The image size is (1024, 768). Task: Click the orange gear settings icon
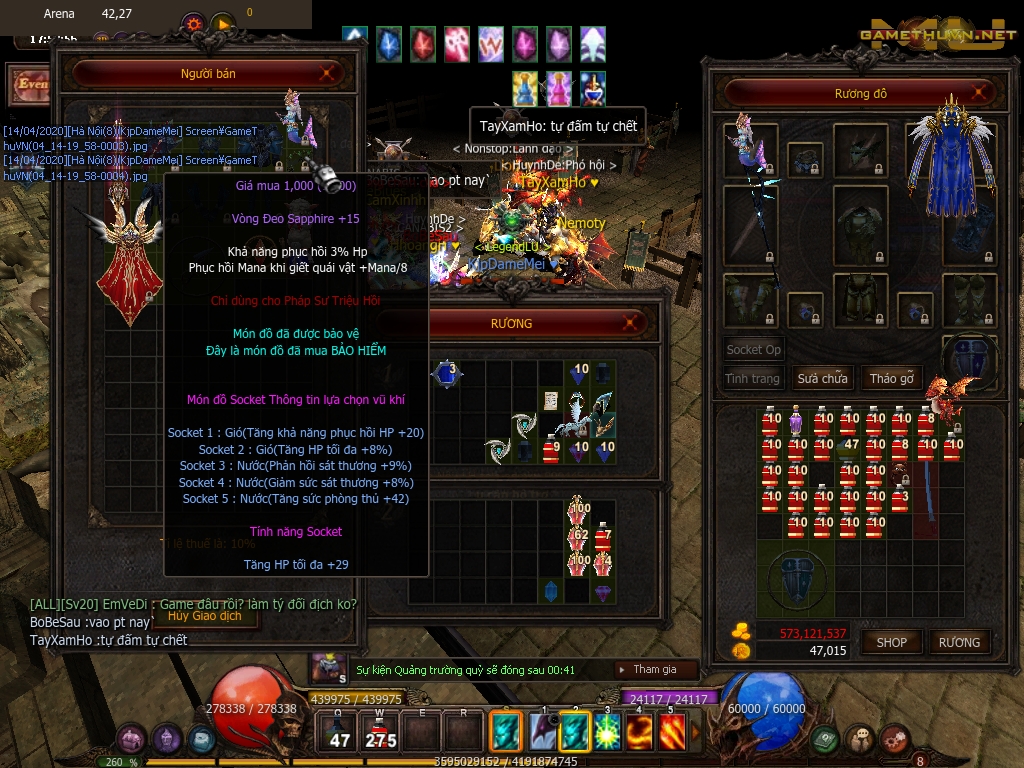click(x=193, y=22)
